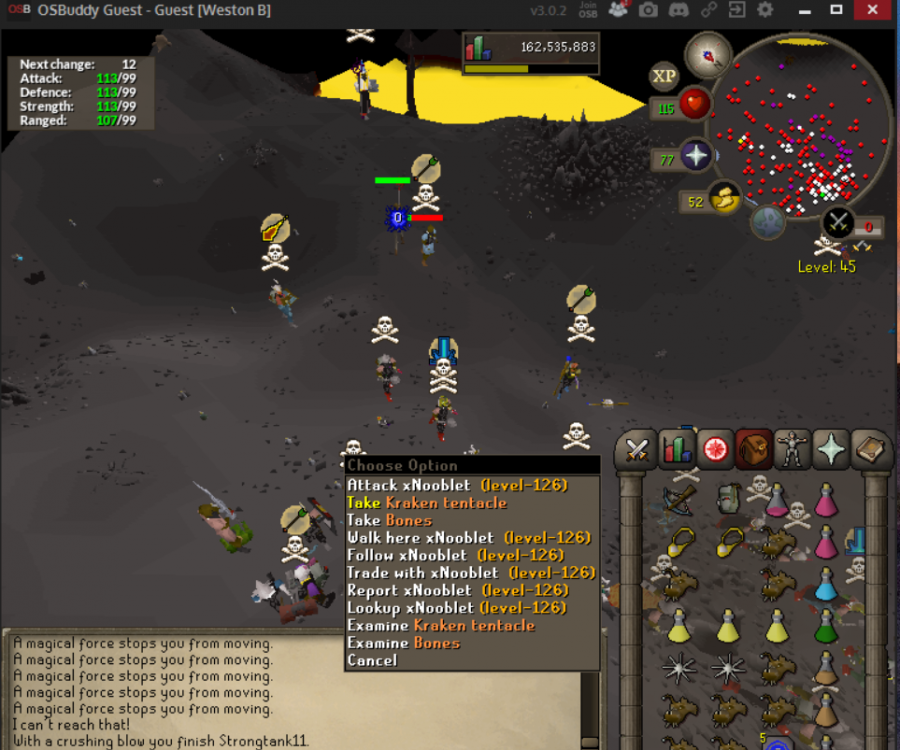The height and width of the screenshot is (750, 900).
Task: Select Trade with xNooblet option
Action: click(471, 573)
